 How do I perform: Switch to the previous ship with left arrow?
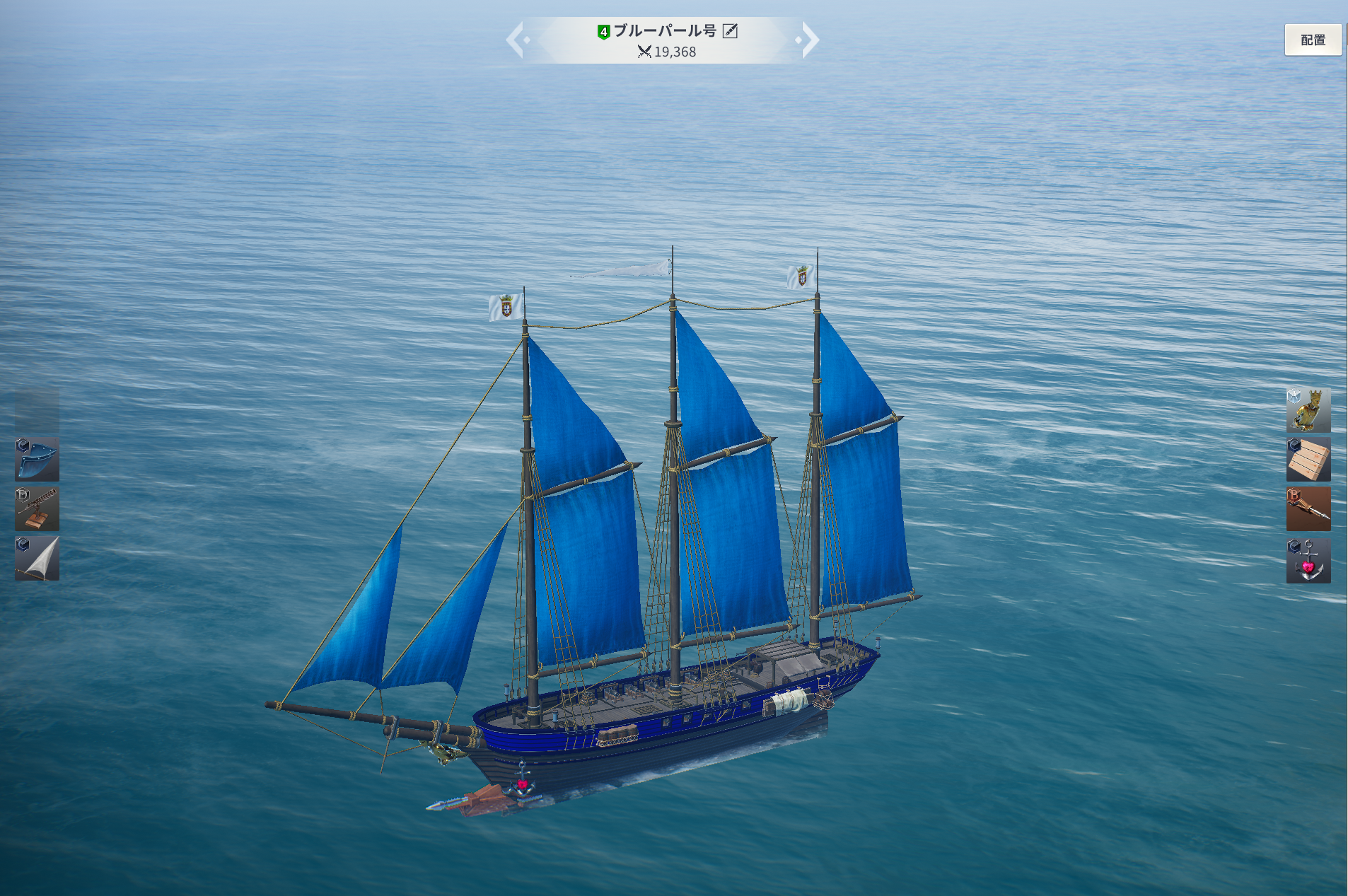[516, 40]
